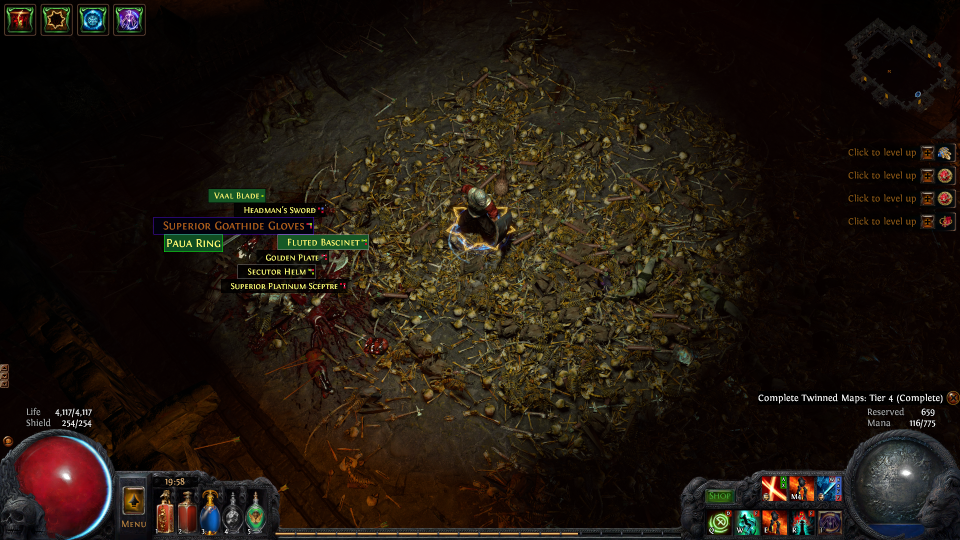Pick up the Fluted Bascinet label
The width and height of the screenshot is (960, 540).
[x=322, y=242]
